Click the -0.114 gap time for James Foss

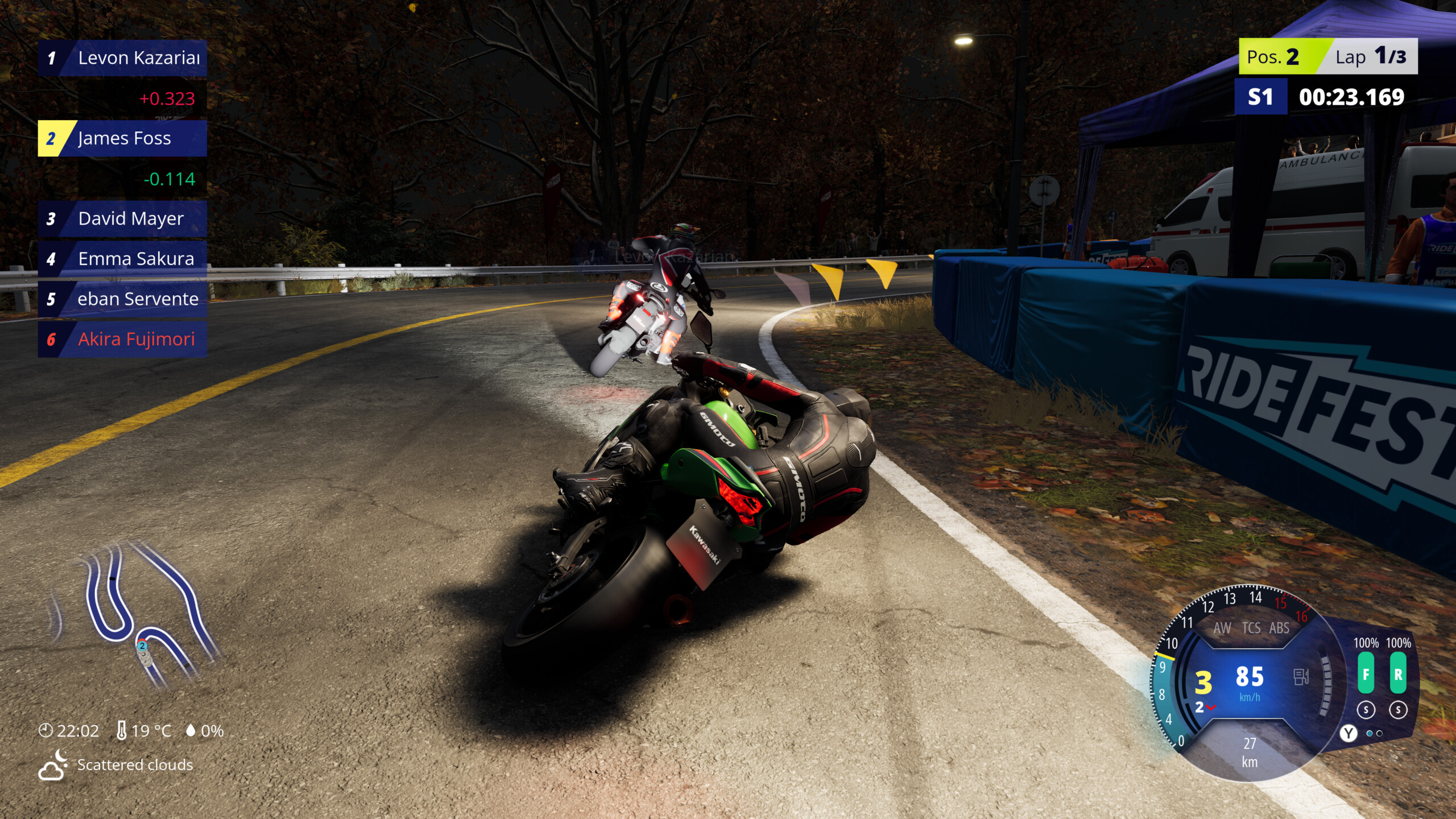171,180
